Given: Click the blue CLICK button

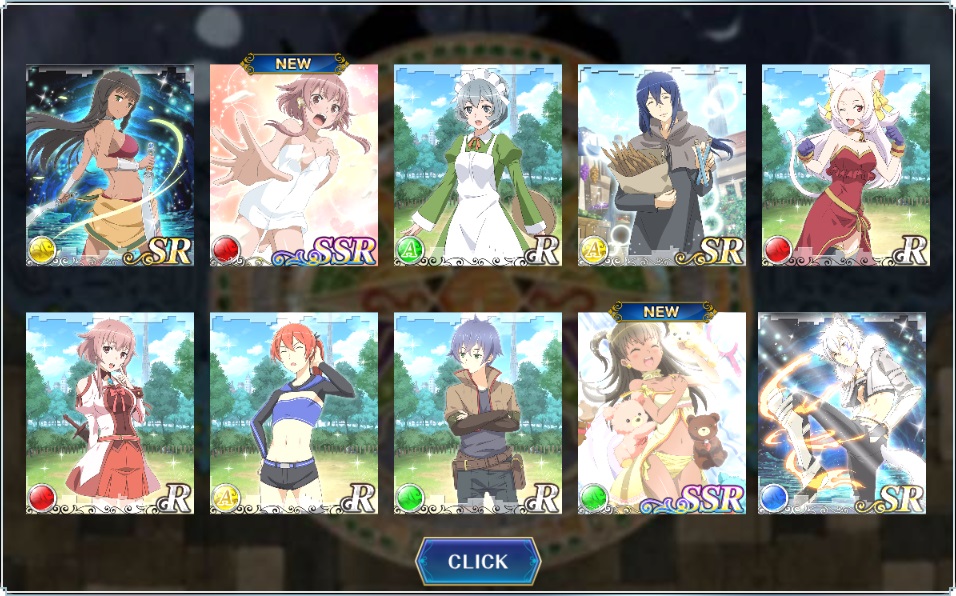Looking at the screenshot, I should [x=478, y=561].
